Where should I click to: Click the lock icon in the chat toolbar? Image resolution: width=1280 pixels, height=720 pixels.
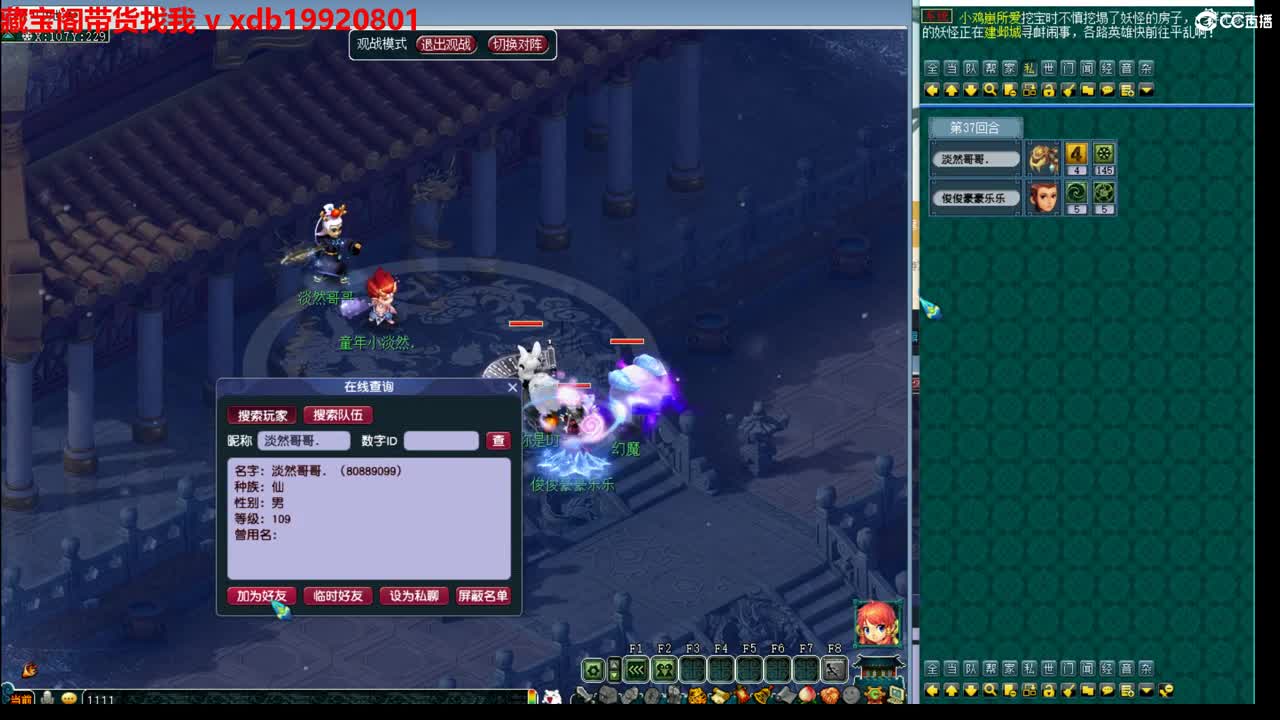(1049, 89)
